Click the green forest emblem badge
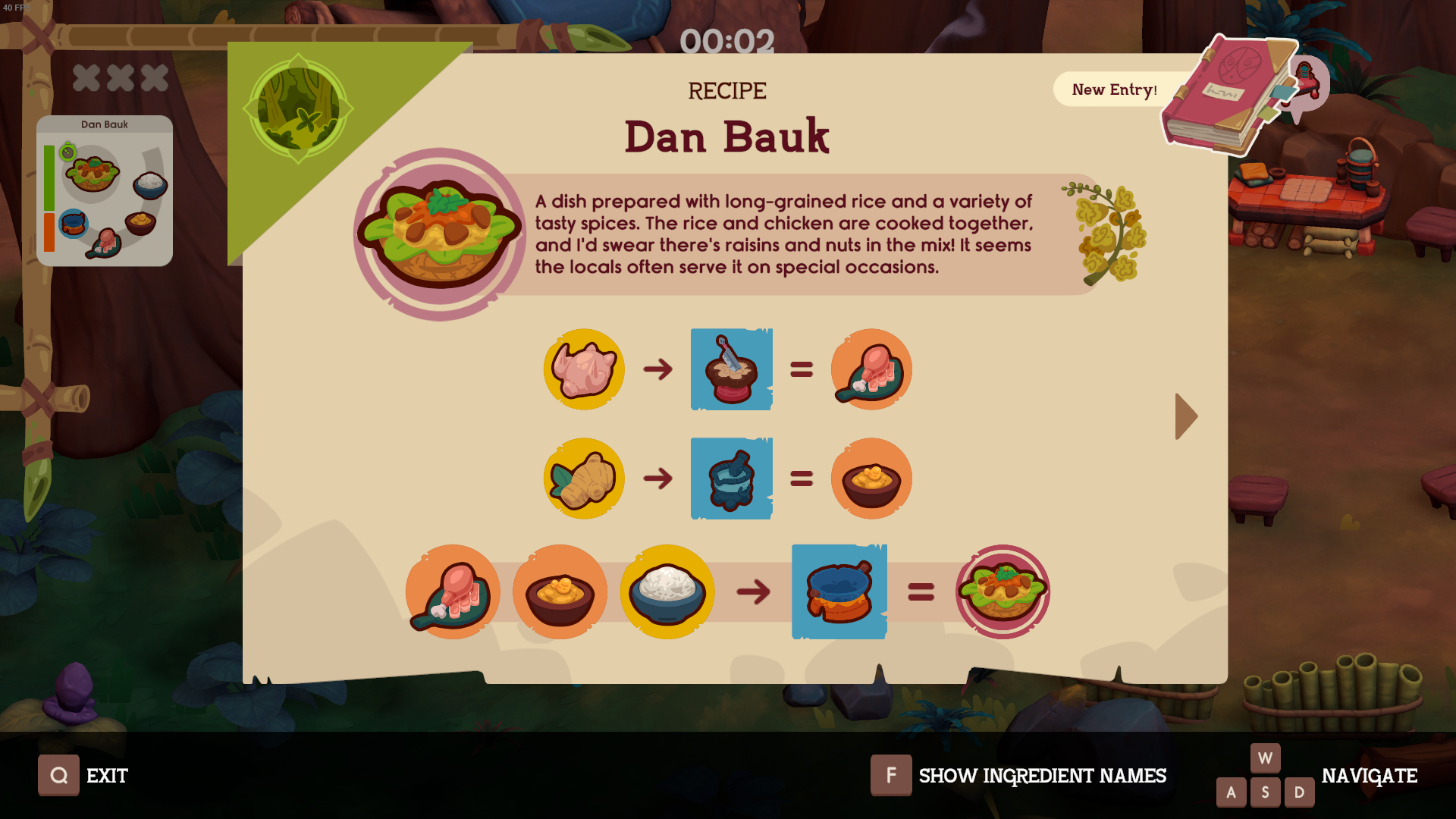Screen dimensions: 1456x819 click(x=298, y=108)
